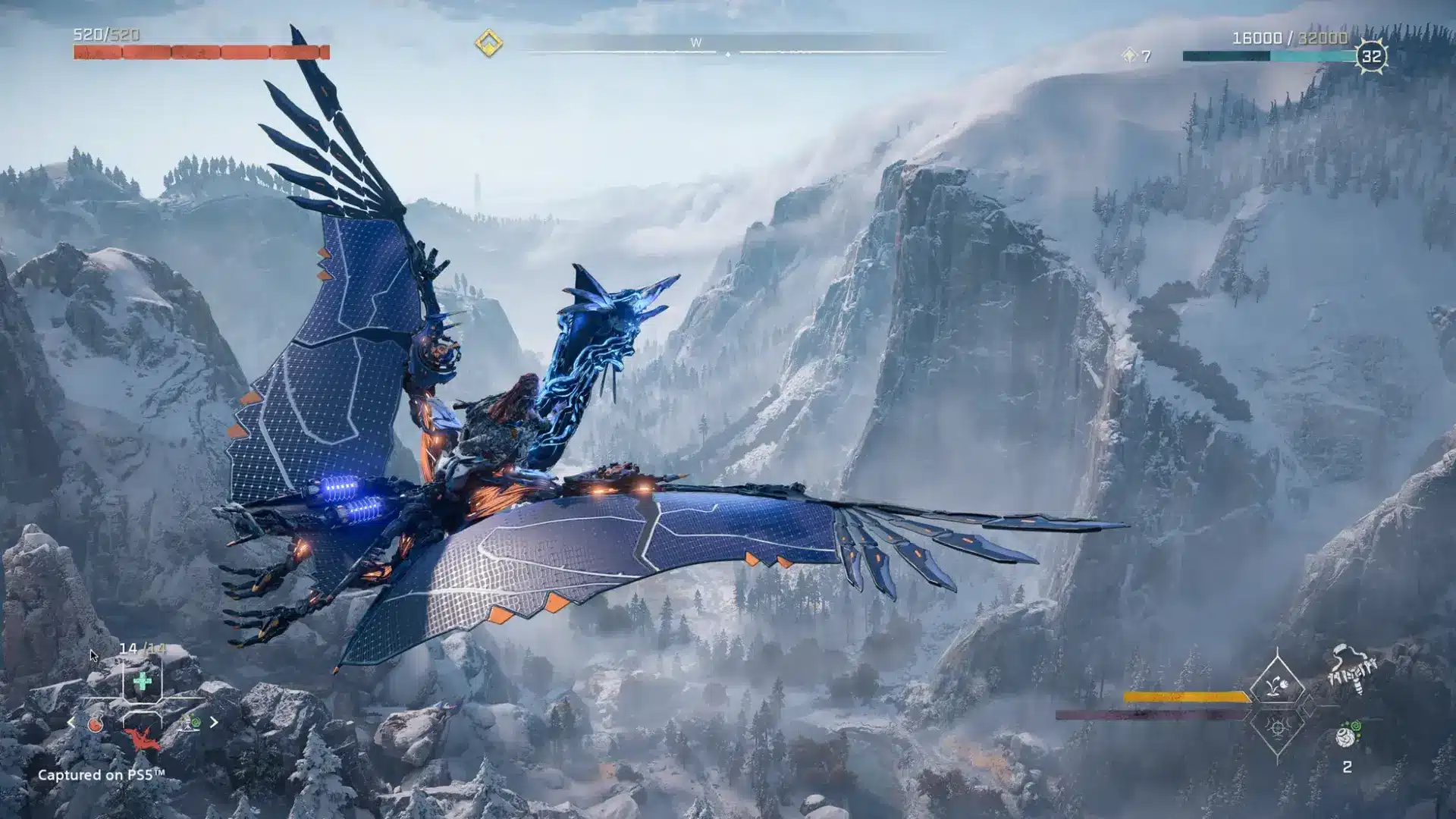This screenshot has height=819, width=1456.
Task: Select the red Sunwing mount icon
Action: 141,737
